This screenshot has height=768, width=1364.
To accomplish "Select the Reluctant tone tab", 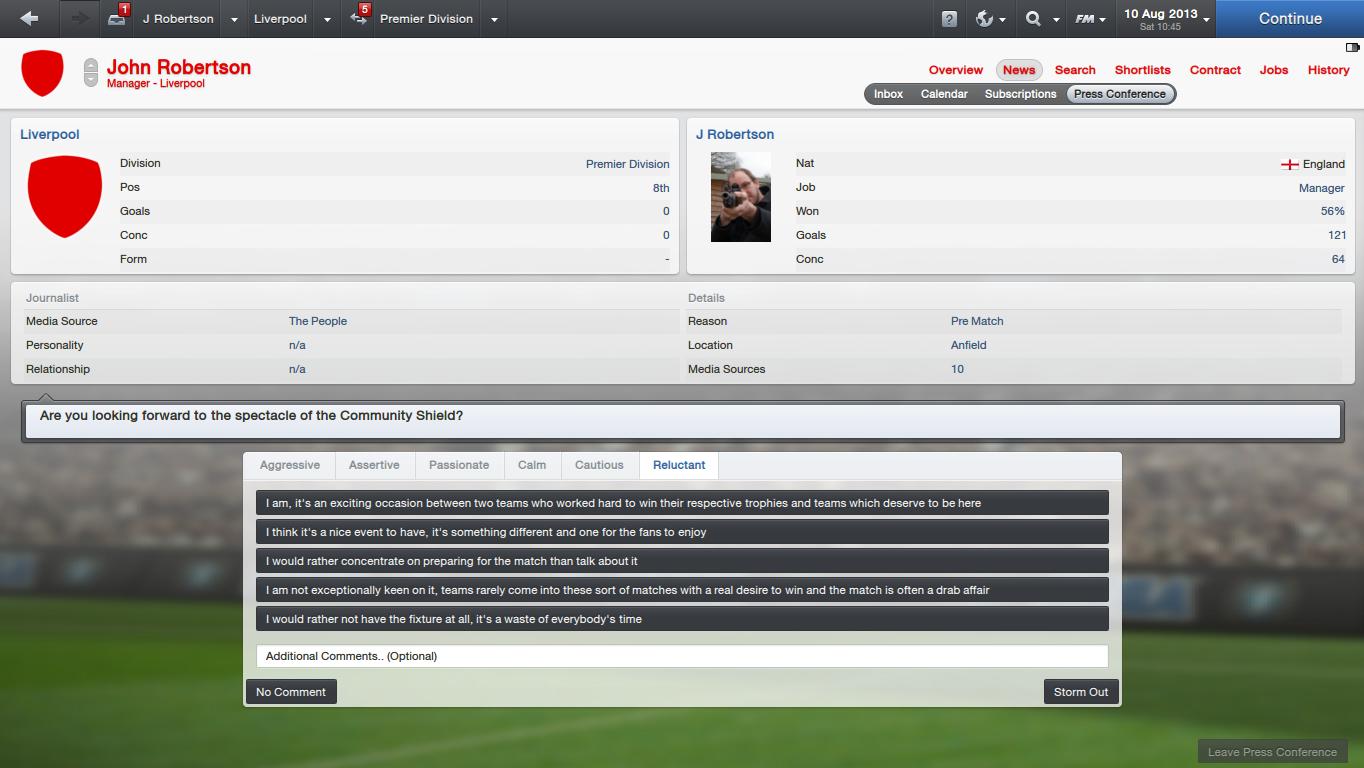I will [x=679, y=465].
